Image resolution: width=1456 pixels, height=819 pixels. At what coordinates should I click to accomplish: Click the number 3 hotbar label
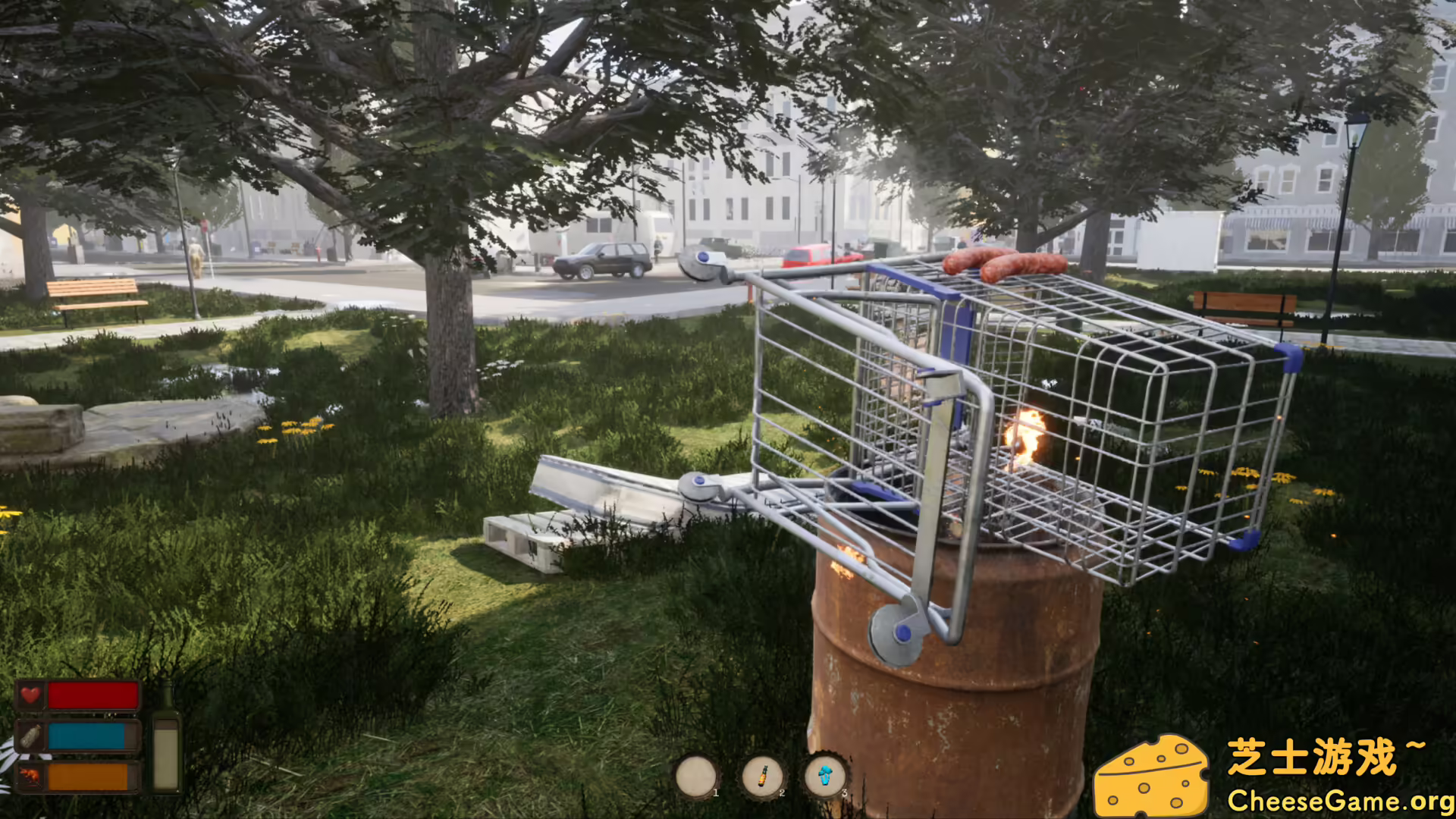click(845, 792)
